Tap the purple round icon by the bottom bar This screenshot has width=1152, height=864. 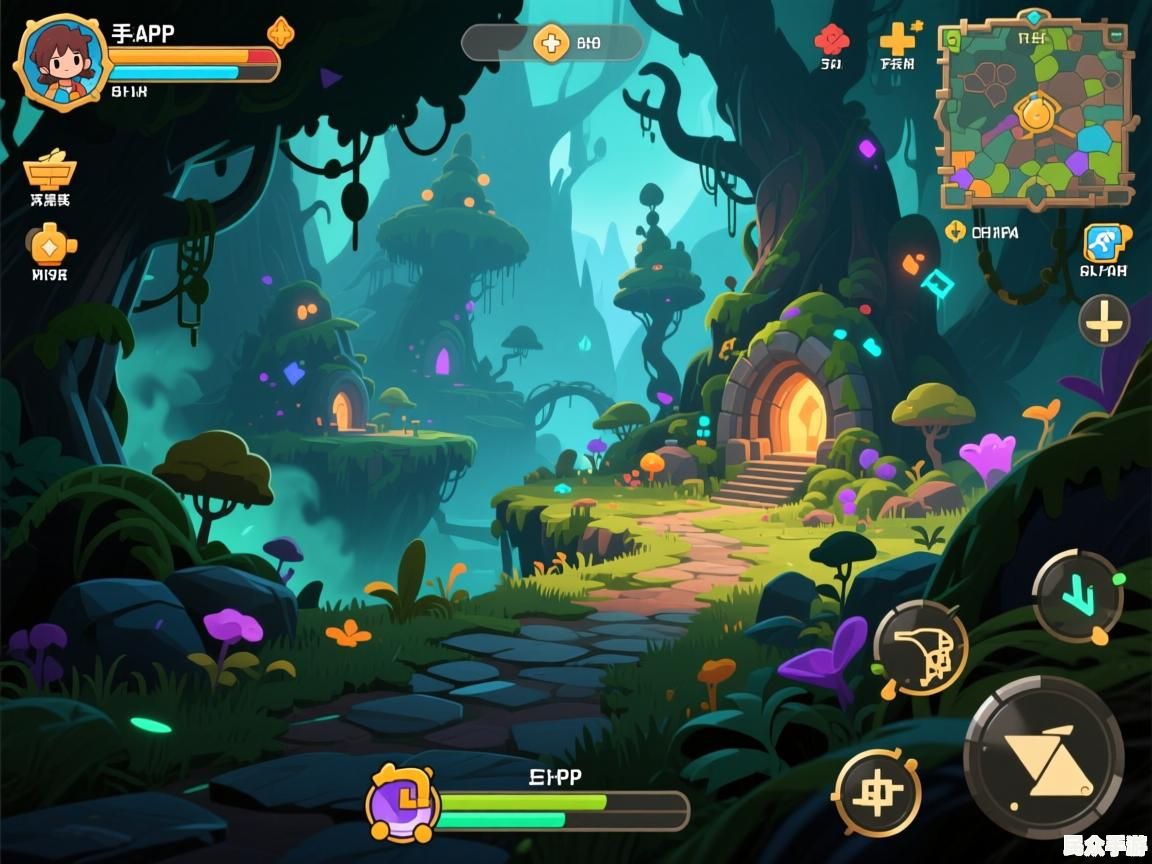402,803
